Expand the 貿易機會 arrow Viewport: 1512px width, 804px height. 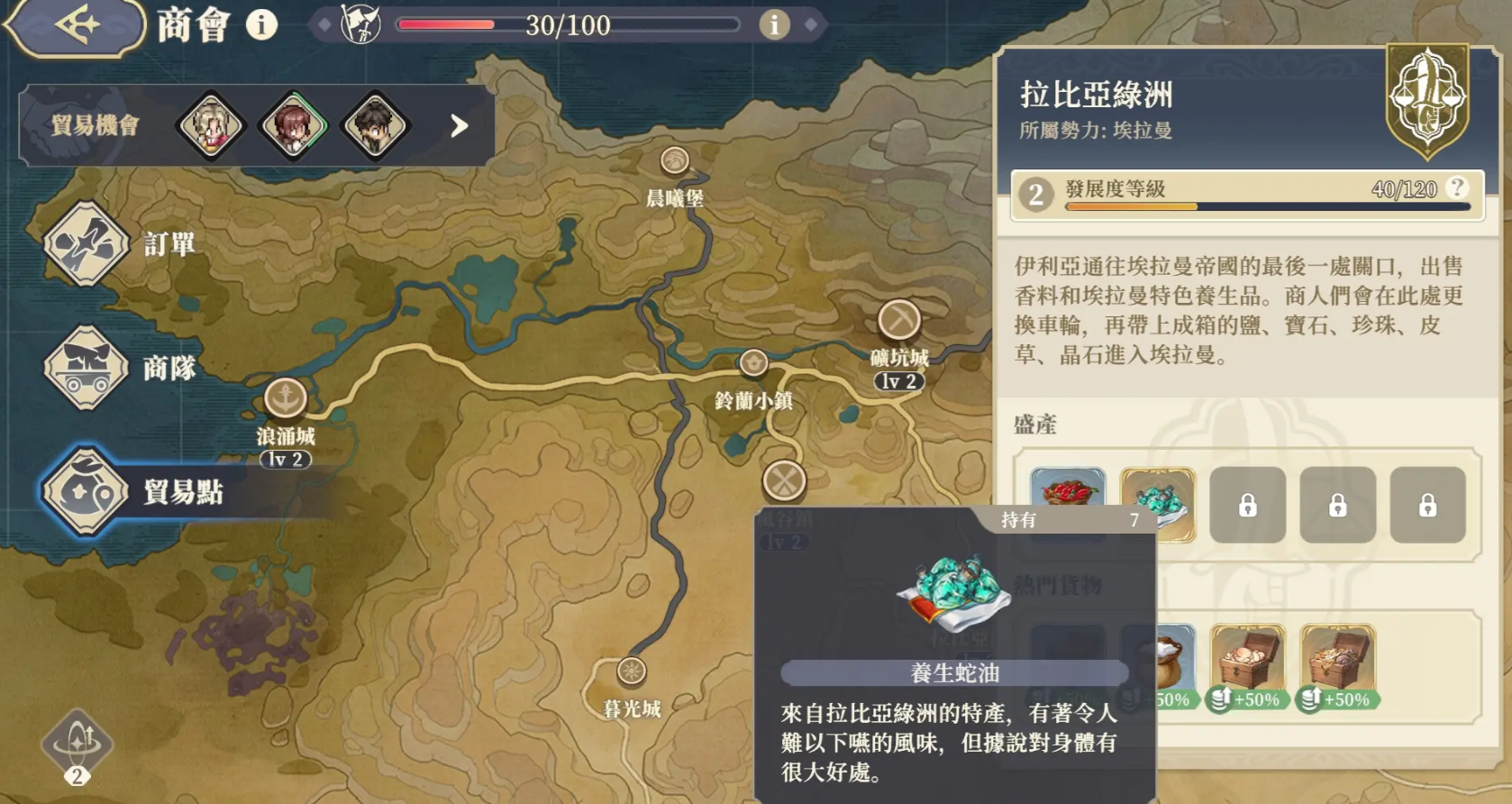pos(459,125)
